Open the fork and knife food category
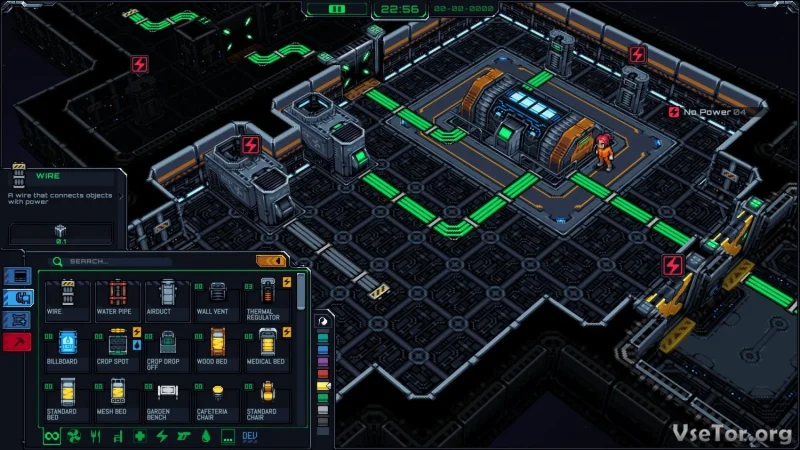 [95, 437]
